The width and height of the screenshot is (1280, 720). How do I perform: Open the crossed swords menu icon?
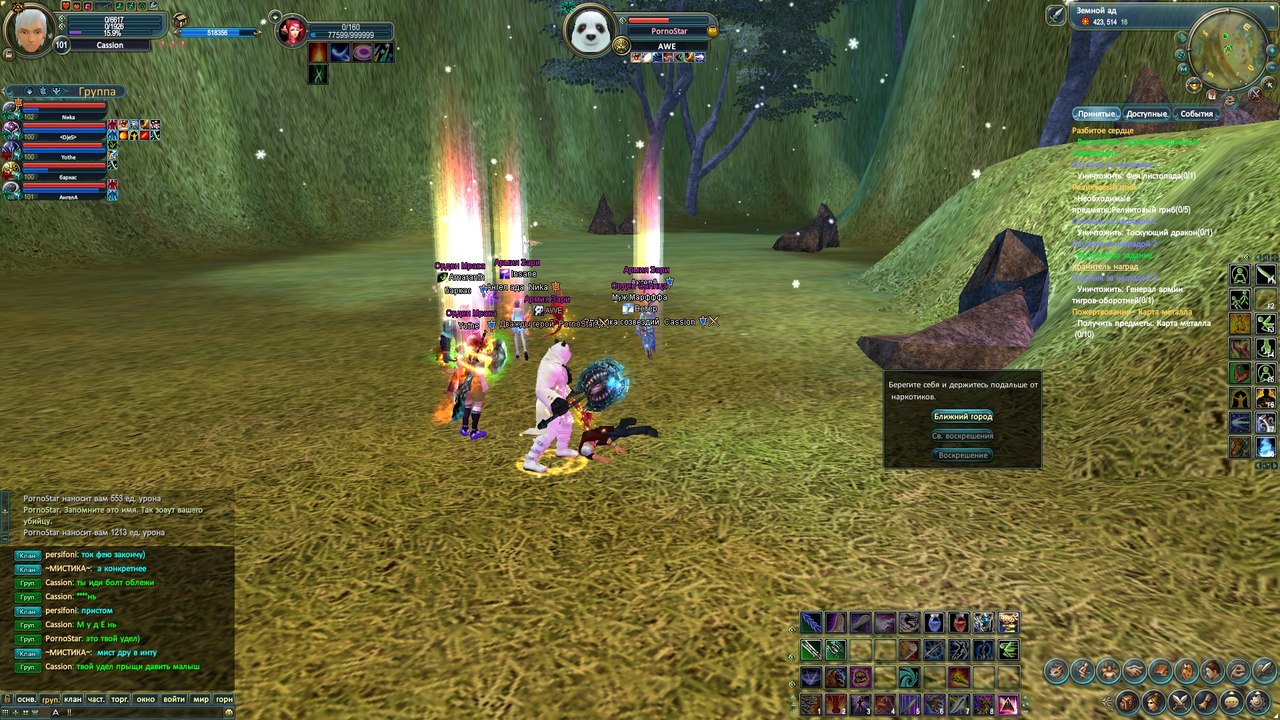tap(1180, 701)
